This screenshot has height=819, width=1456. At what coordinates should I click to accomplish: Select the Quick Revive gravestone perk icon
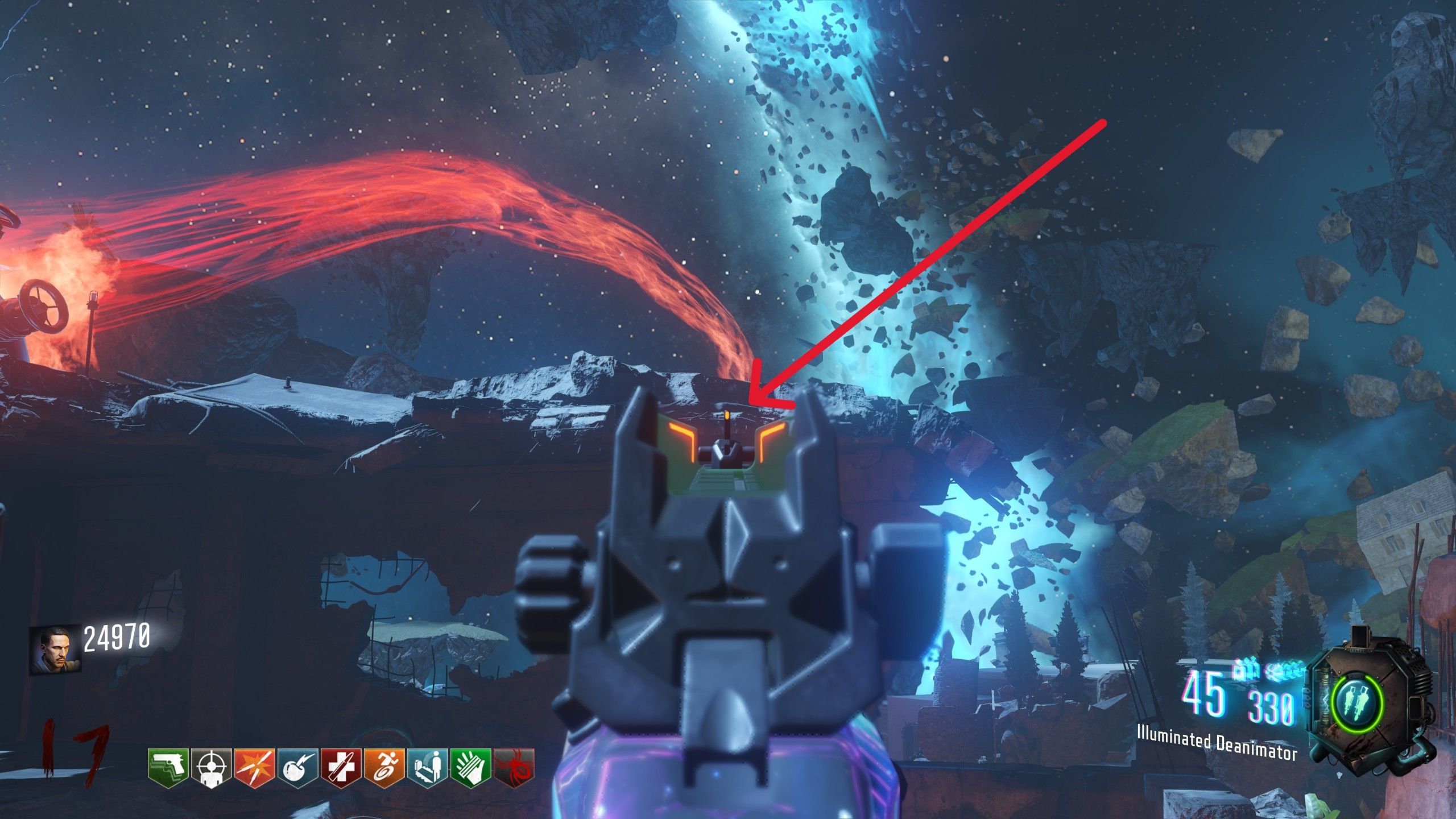click(427, 768)
